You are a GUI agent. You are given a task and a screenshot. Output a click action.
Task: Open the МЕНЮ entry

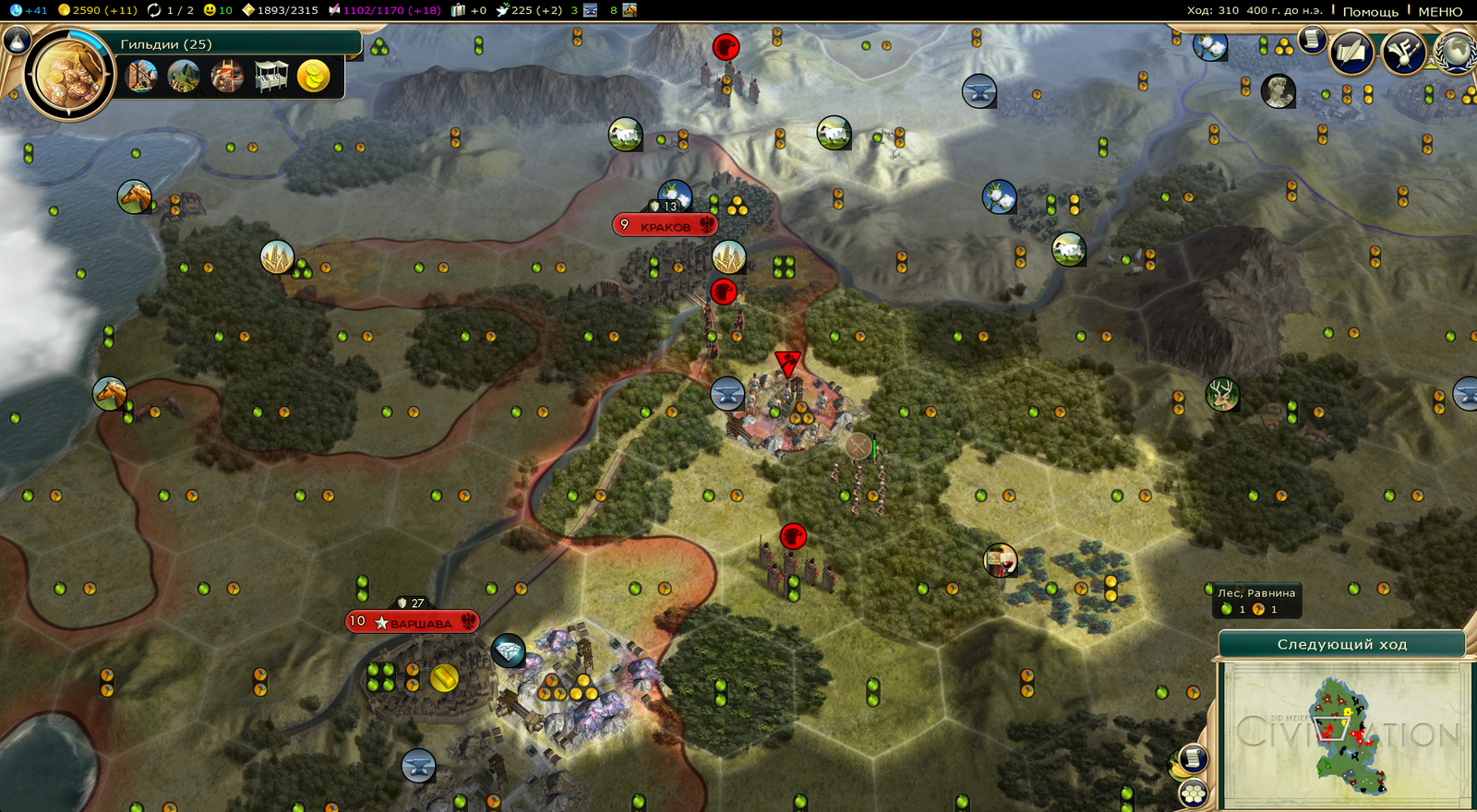[1438, 12]
